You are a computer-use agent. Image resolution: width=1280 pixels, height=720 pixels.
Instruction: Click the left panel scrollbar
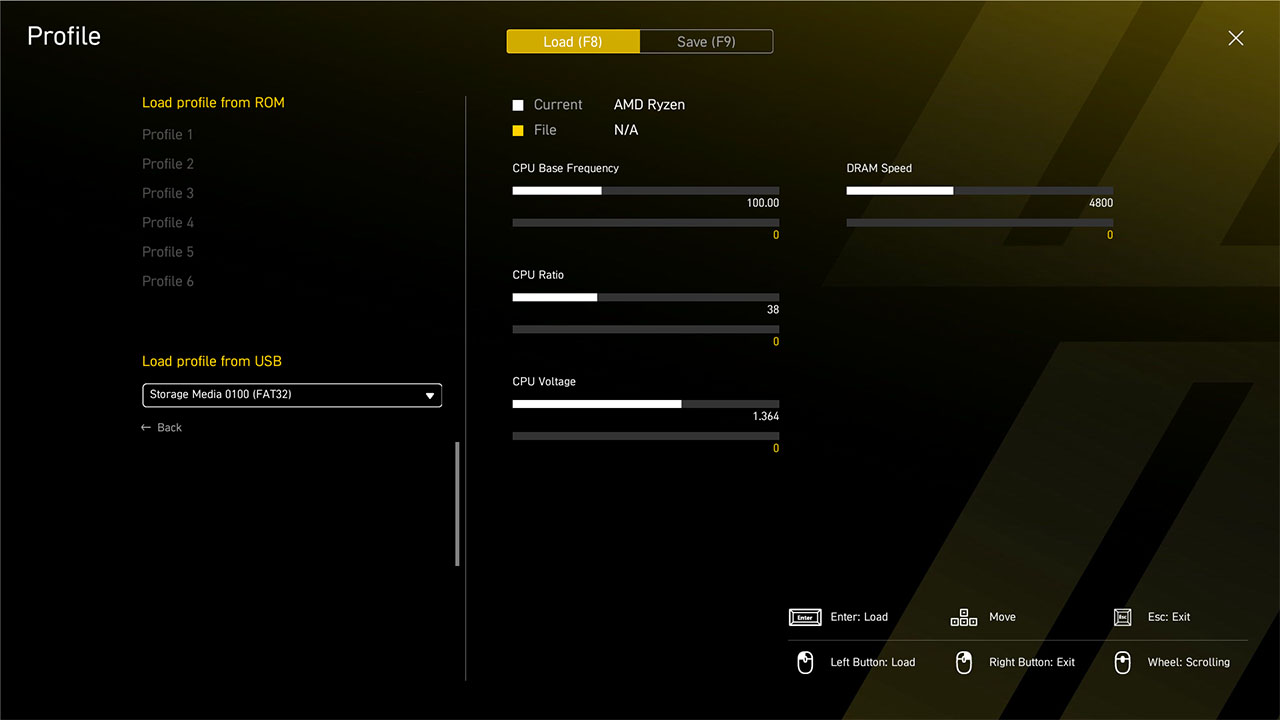pos(458,504)
